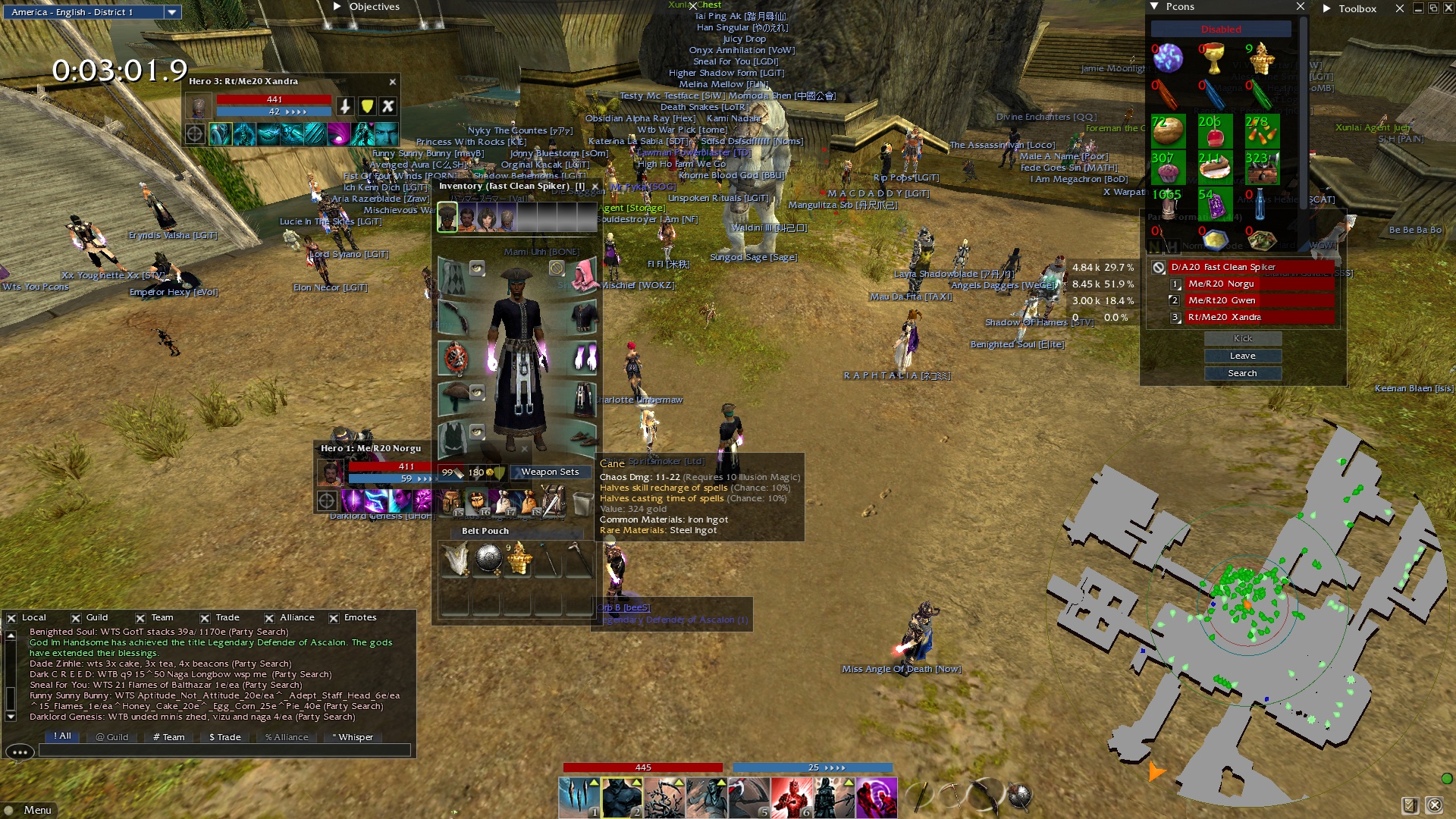The height and width of the screenshot is (819, 1456).
Task: Select Me/R20 Norgu in party list
Action: (1221, 284)
